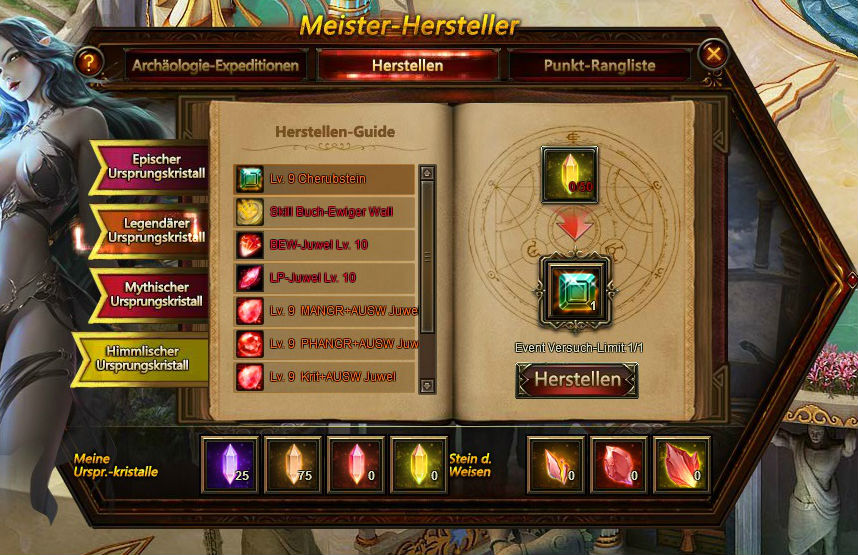This screenshot has height=555, width=858.
Task: Choose Legendärer Ursprungskristall category
Action: click(x=153, y=230)
